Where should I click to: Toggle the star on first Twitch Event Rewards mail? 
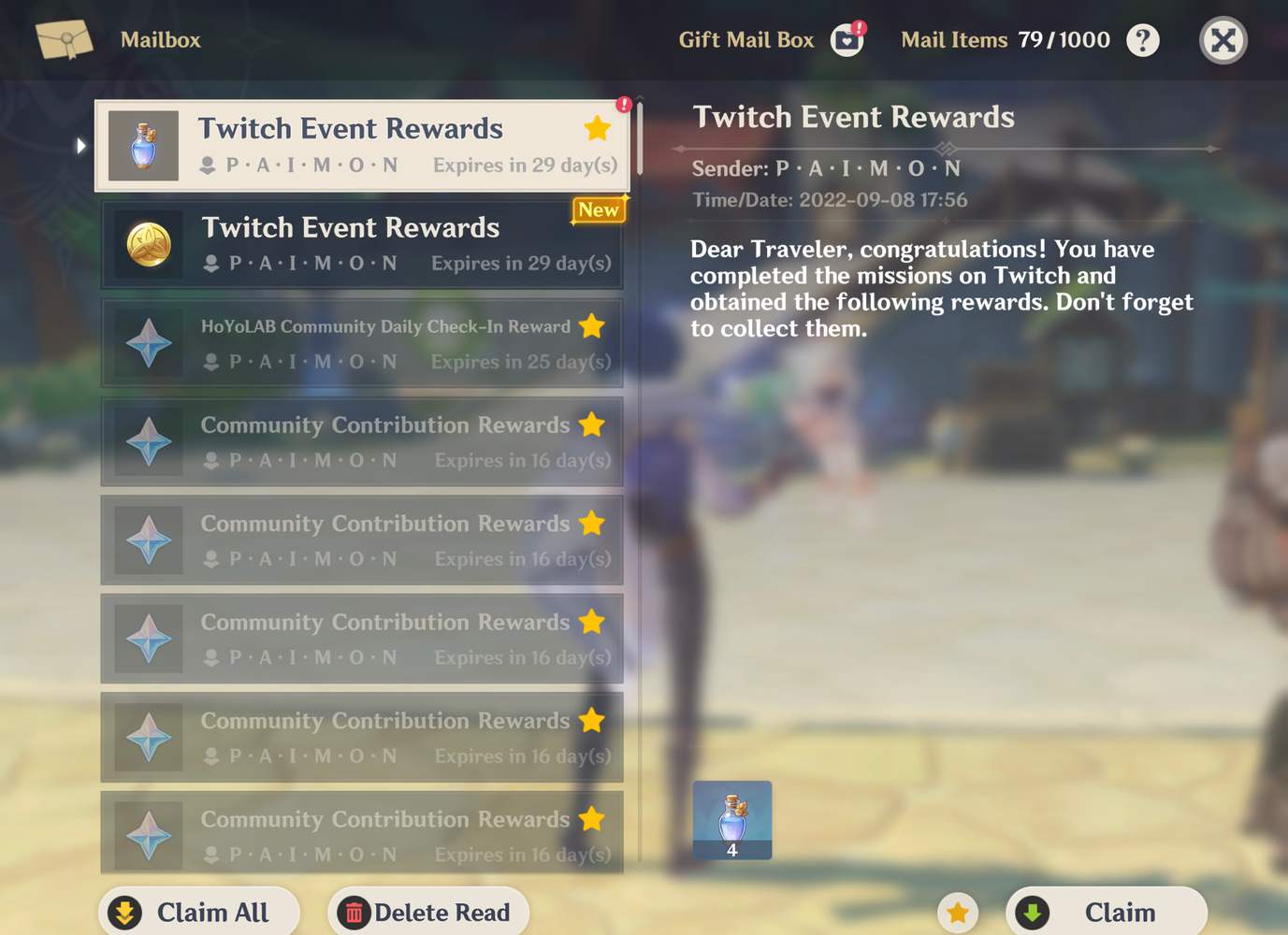tap(598, 128)
